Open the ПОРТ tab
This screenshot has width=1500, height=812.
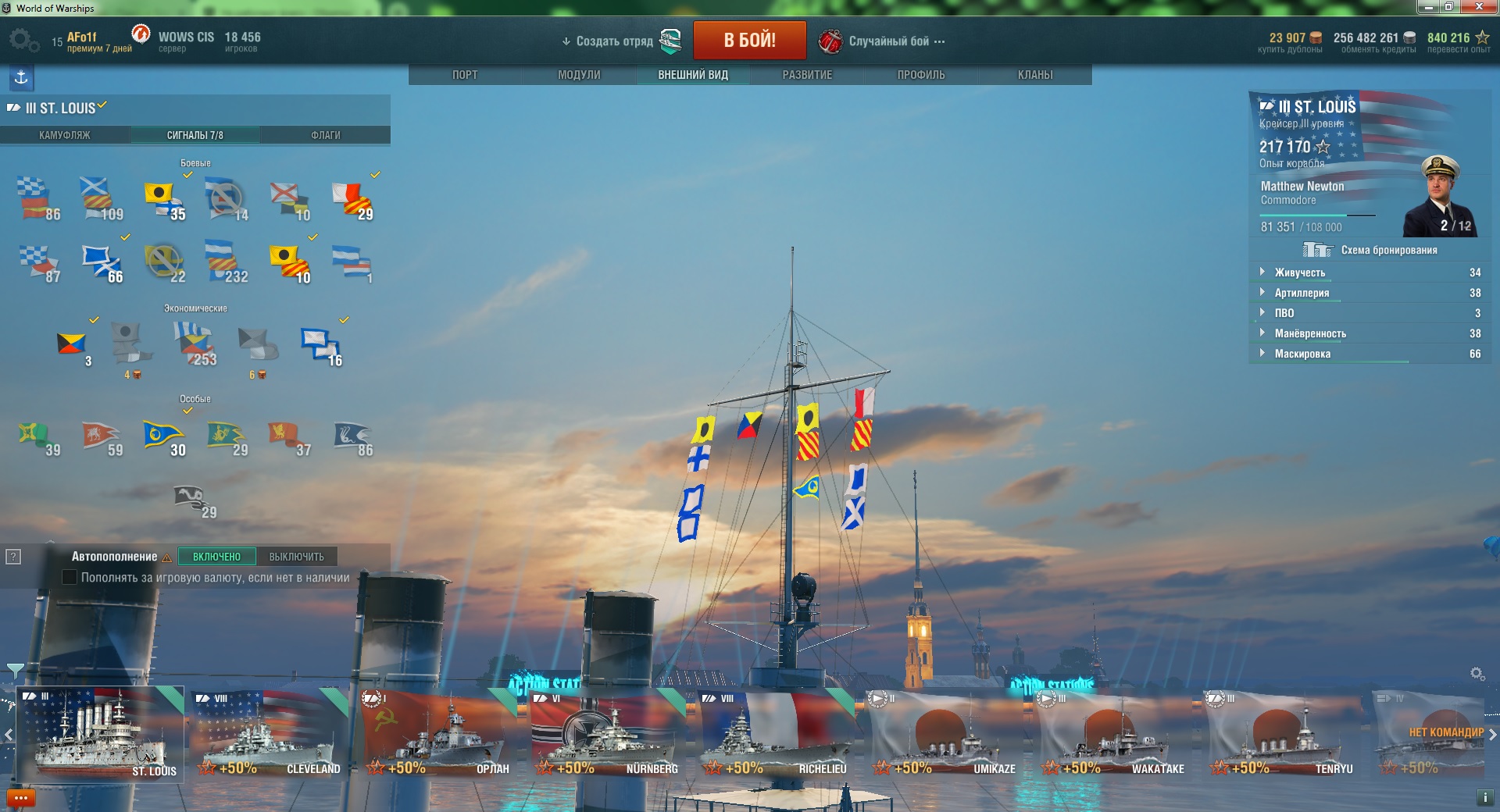click(465, 75)
